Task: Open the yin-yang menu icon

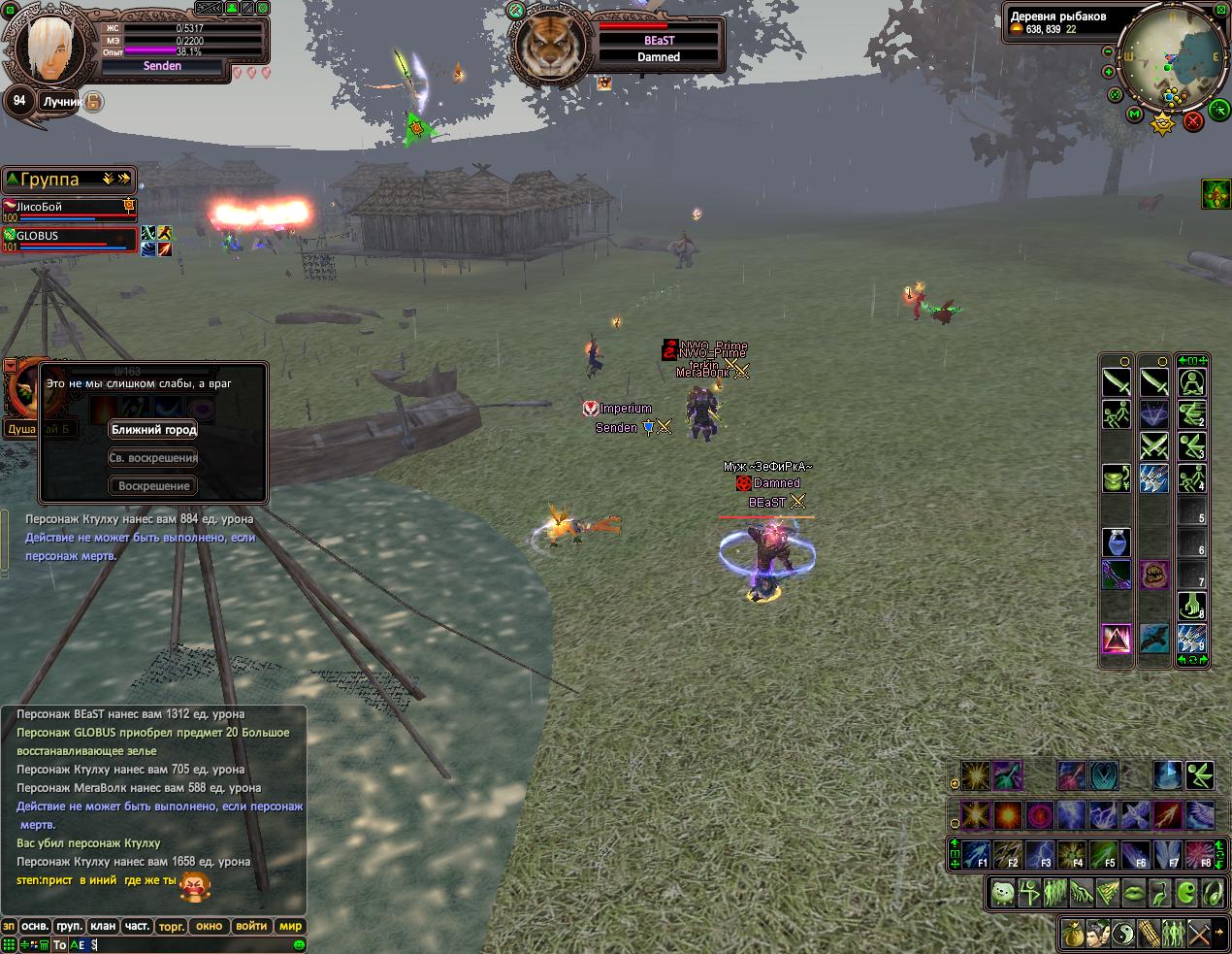Action: pyautogui.click(x=1123, y=933)
